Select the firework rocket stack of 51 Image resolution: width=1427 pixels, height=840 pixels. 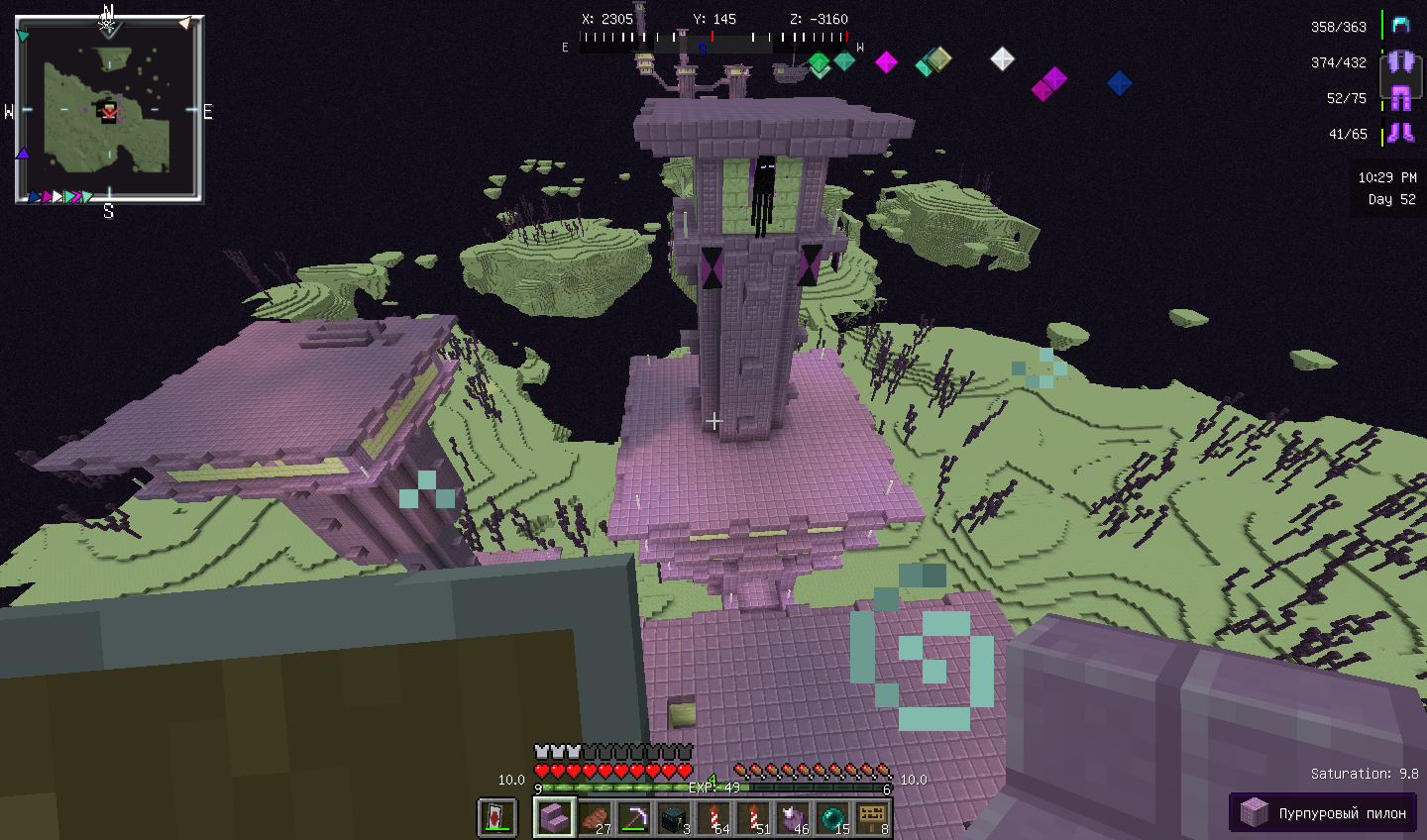(x=753, y=818)
